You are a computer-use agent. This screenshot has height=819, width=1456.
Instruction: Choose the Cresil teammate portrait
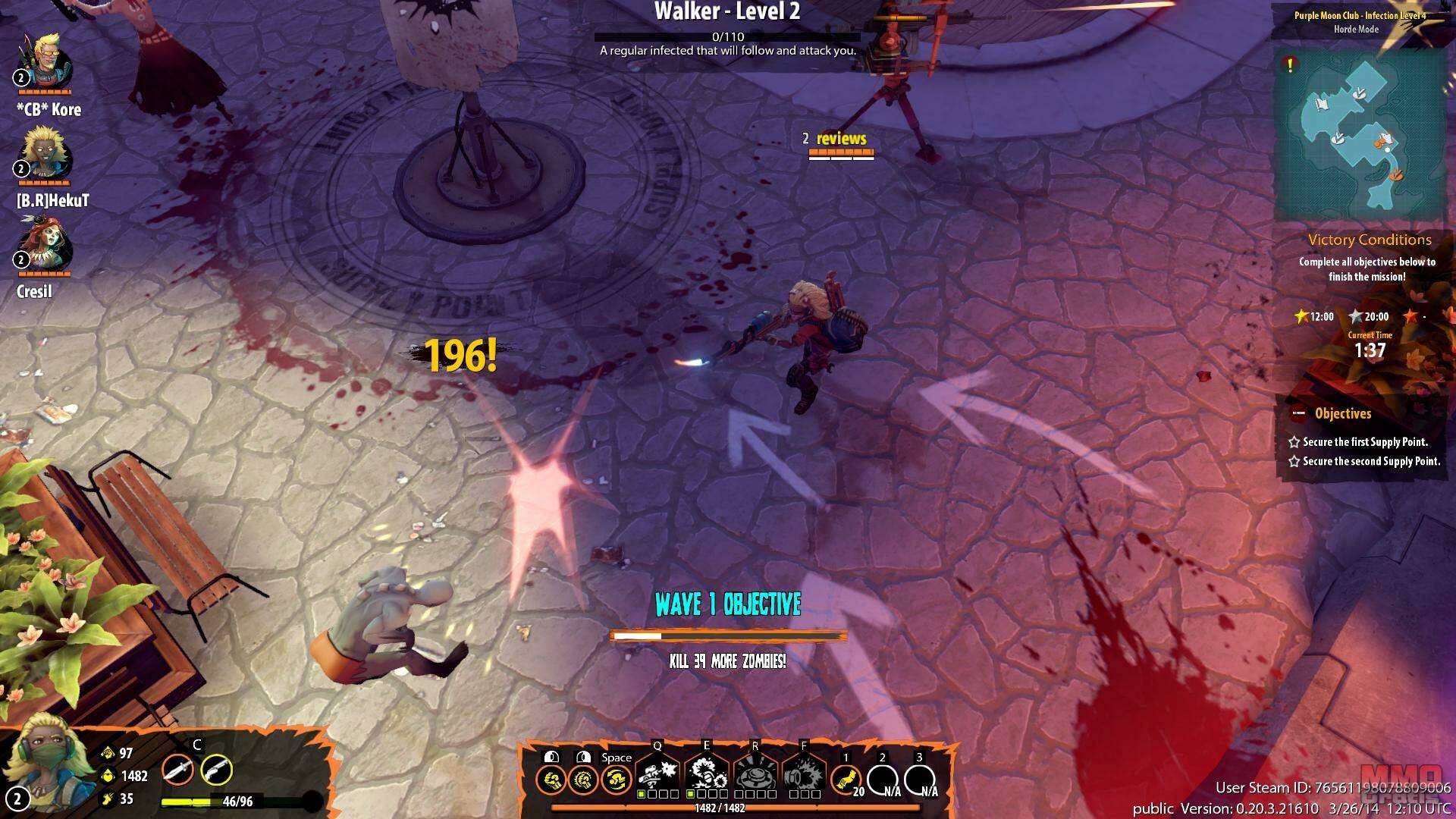pos(45,246)
